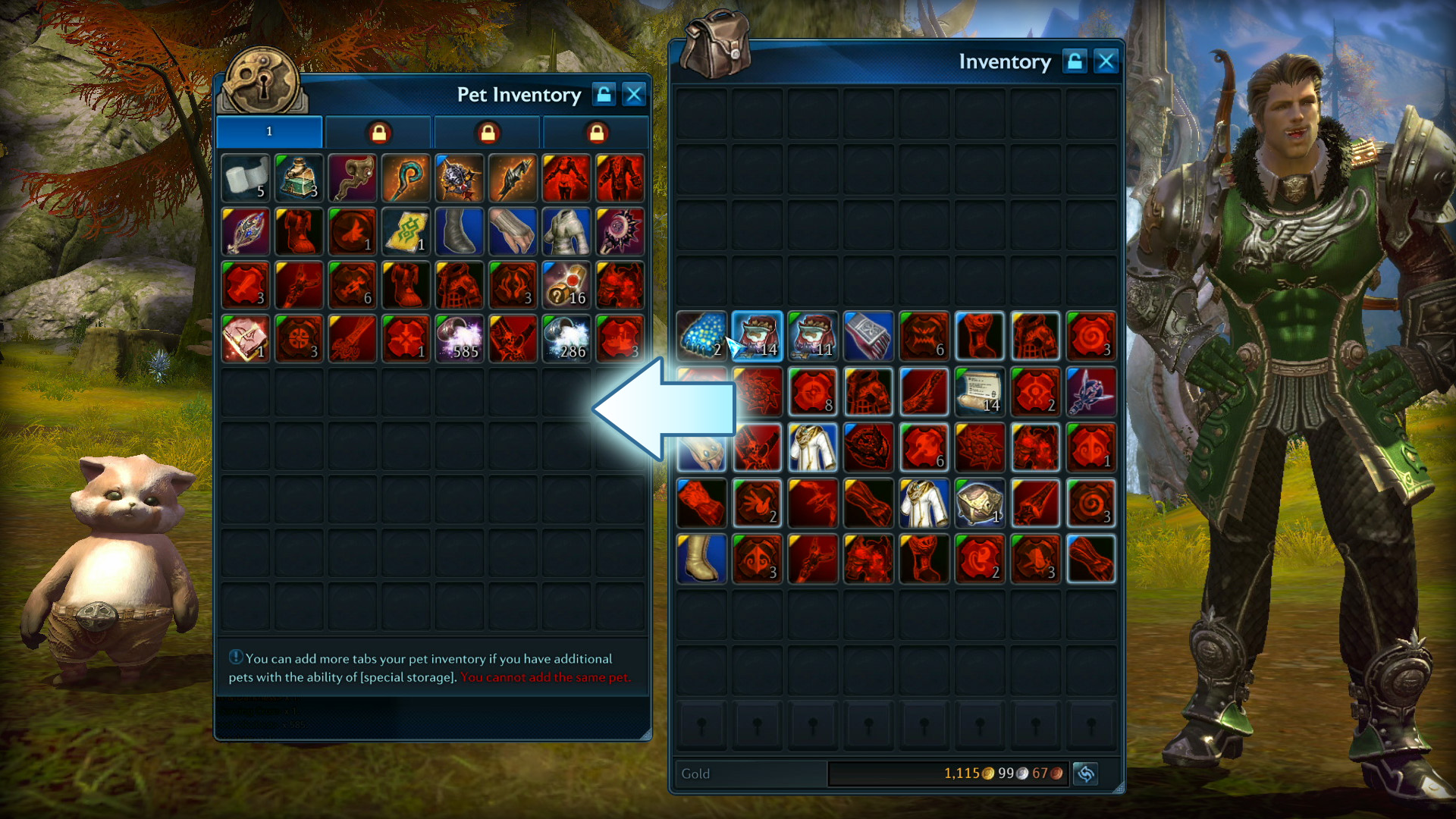Open the question-mark loot box stack of 16
Screen dimensions: 1456x819
coord(566,285)
